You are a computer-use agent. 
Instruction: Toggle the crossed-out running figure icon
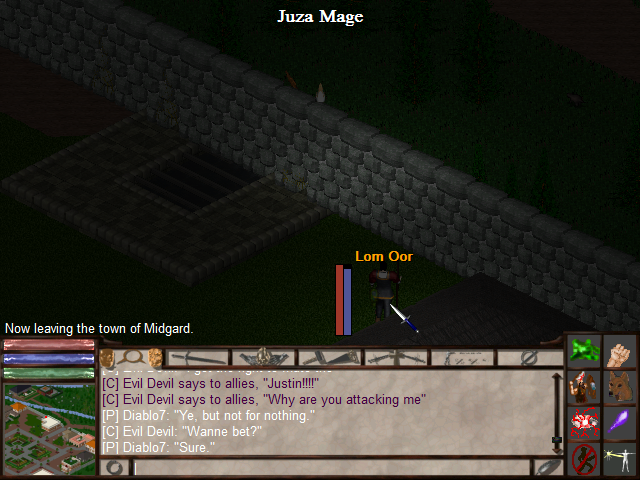pyautogui.click(x=583, y=459)
